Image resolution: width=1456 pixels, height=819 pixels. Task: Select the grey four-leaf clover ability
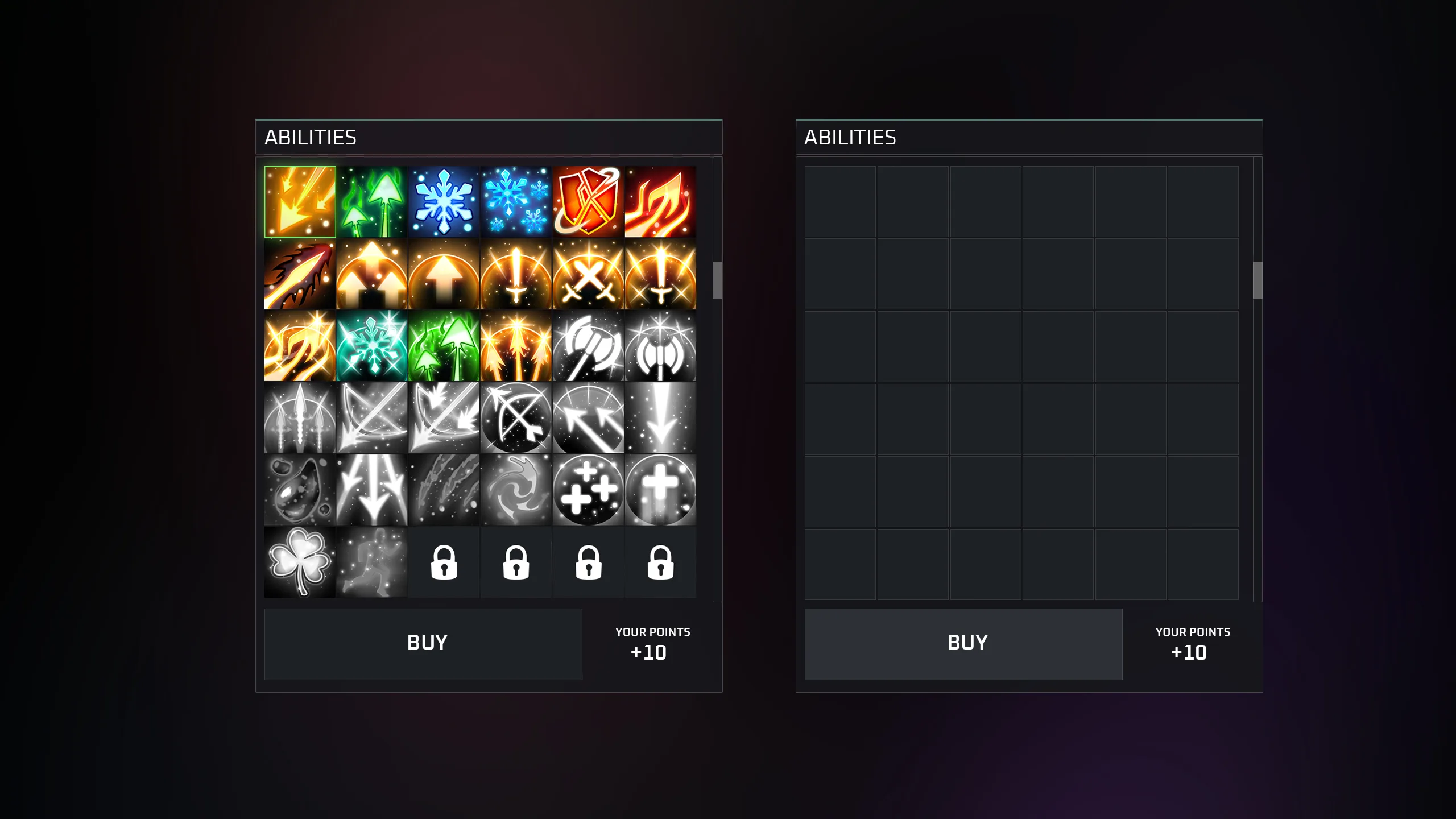[300, 562]
